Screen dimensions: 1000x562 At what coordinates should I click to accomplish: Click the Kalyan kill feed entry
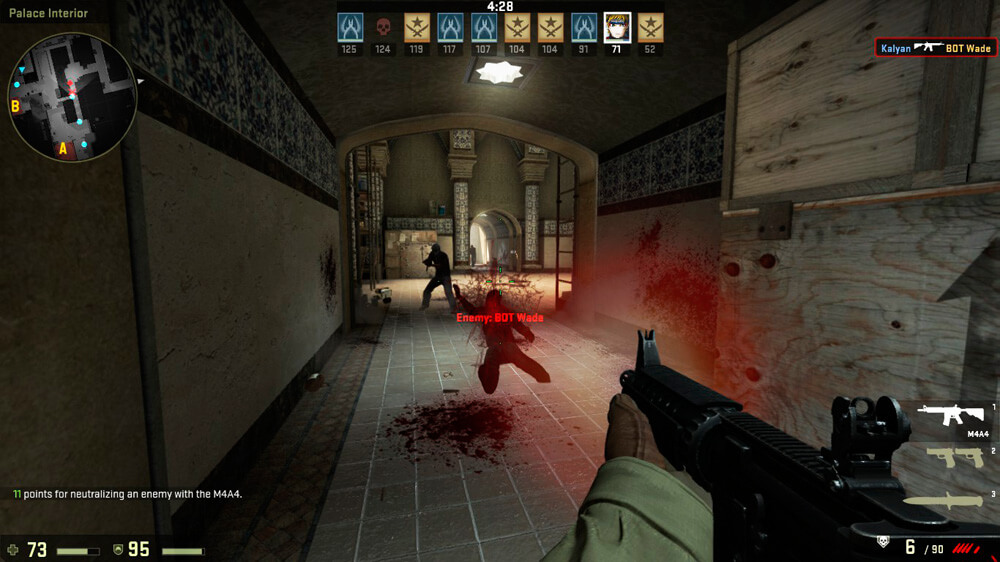935,48
